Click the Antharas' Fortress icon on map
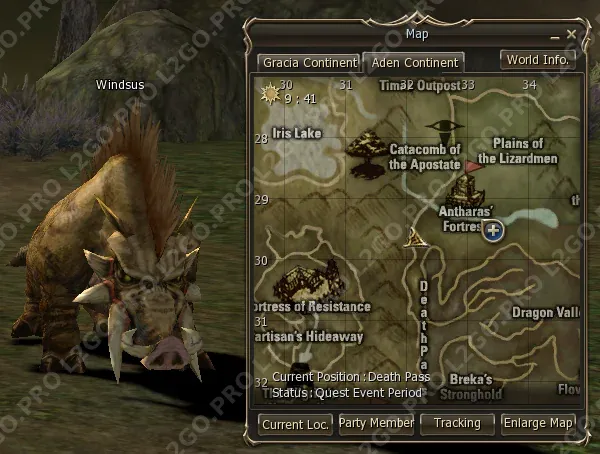600x454 pixels. click(x=465, y=188)
